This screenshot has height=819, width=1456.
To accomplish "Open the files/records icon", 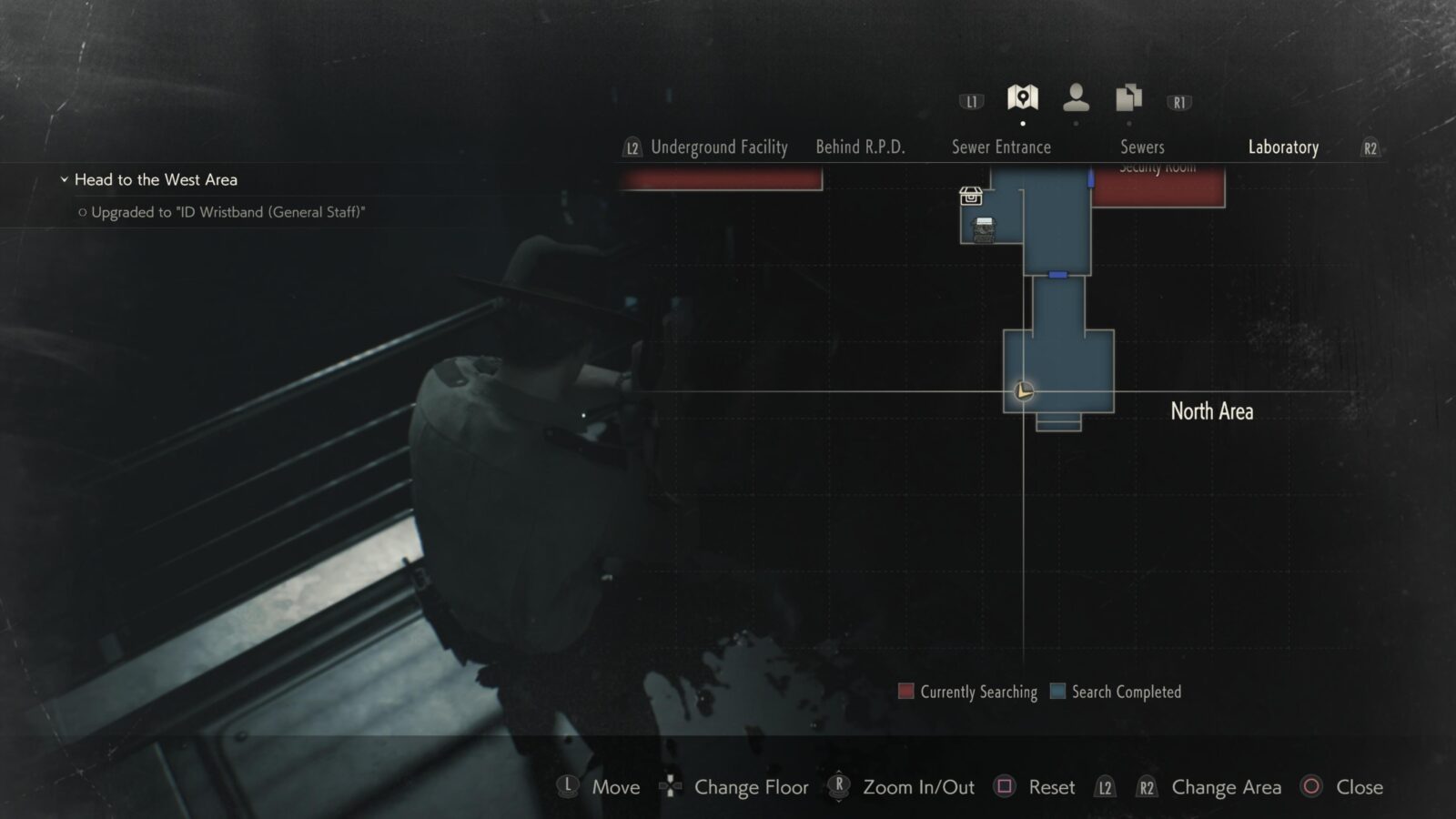I will pyautogui.click(x=1127, y=96).
